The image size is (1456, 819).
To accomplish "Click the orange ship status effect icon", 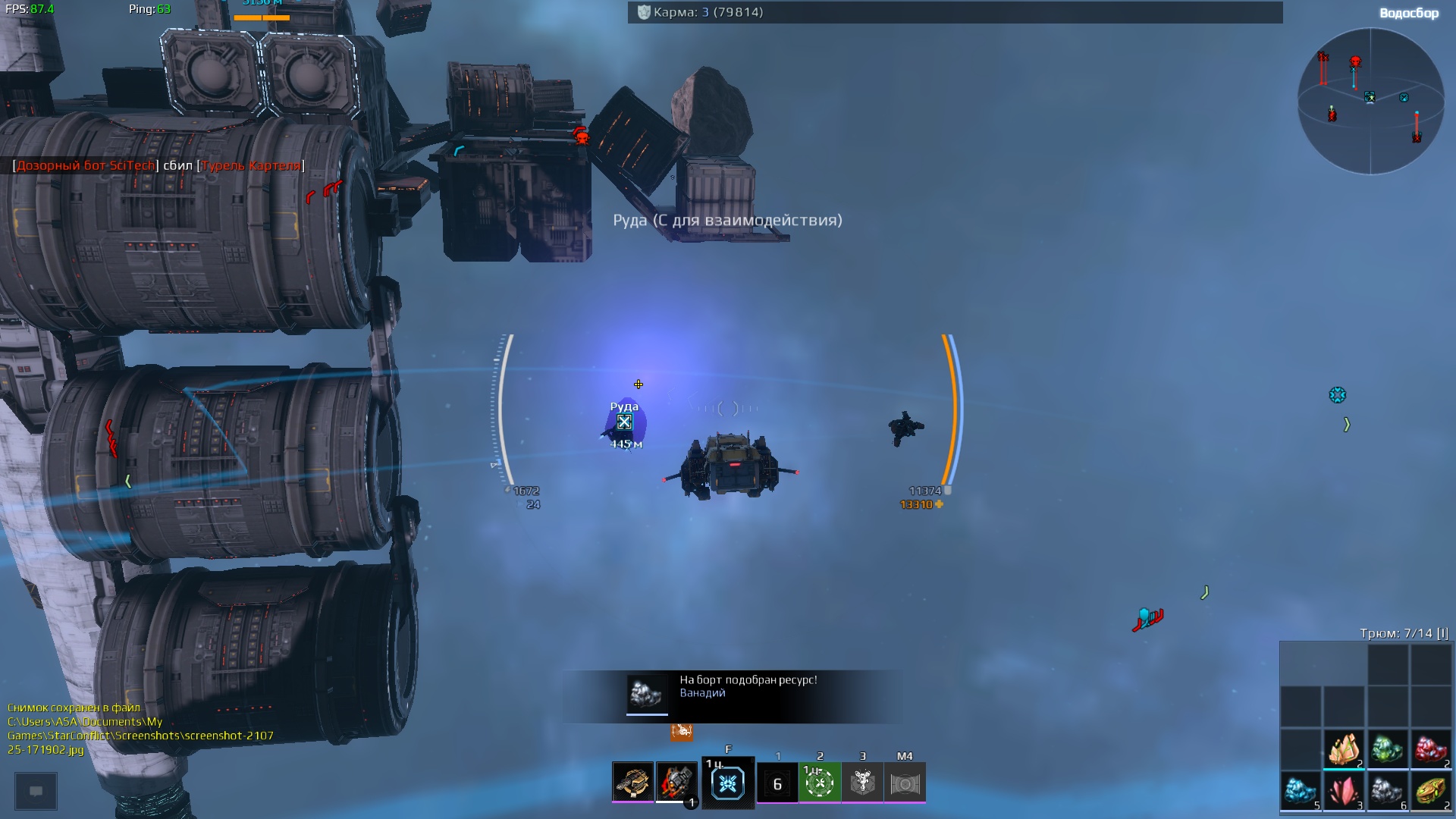I will 681,732.
